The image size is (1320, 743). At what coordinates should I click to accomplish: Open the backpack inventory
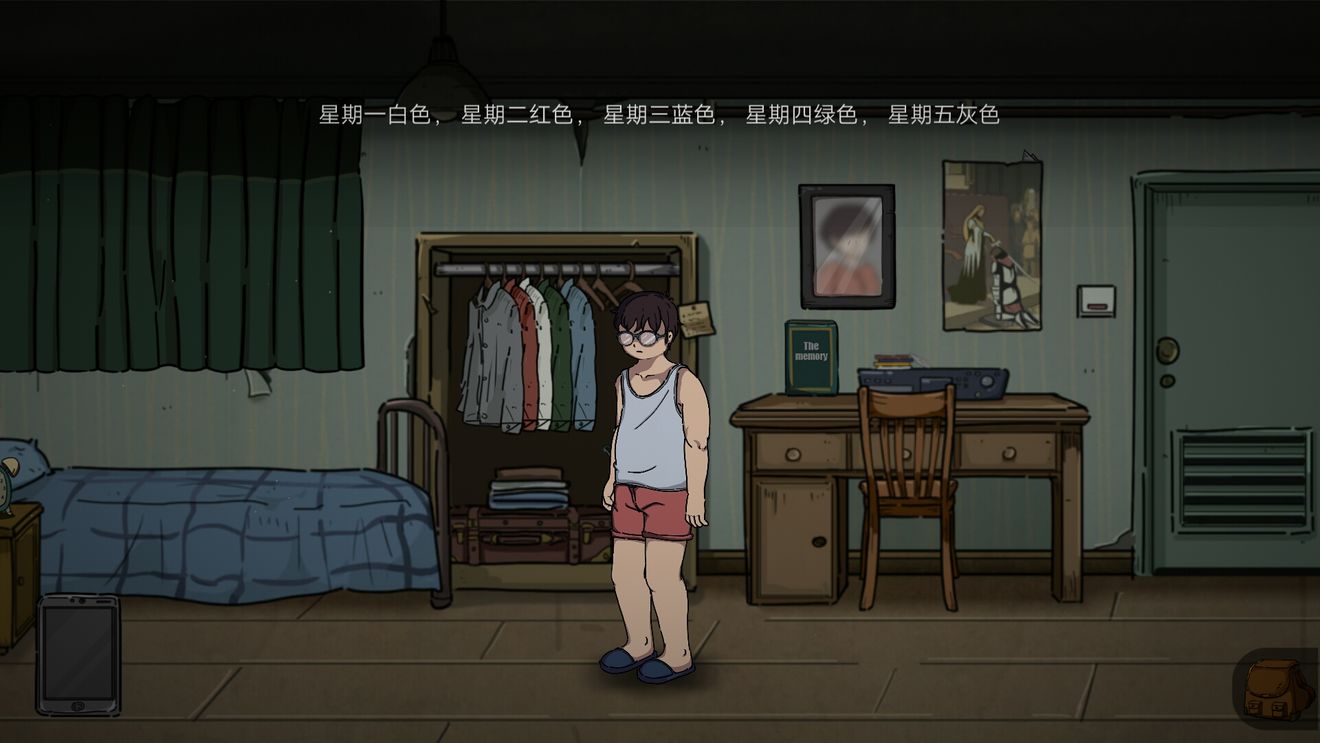click(x=1277, y=689)
